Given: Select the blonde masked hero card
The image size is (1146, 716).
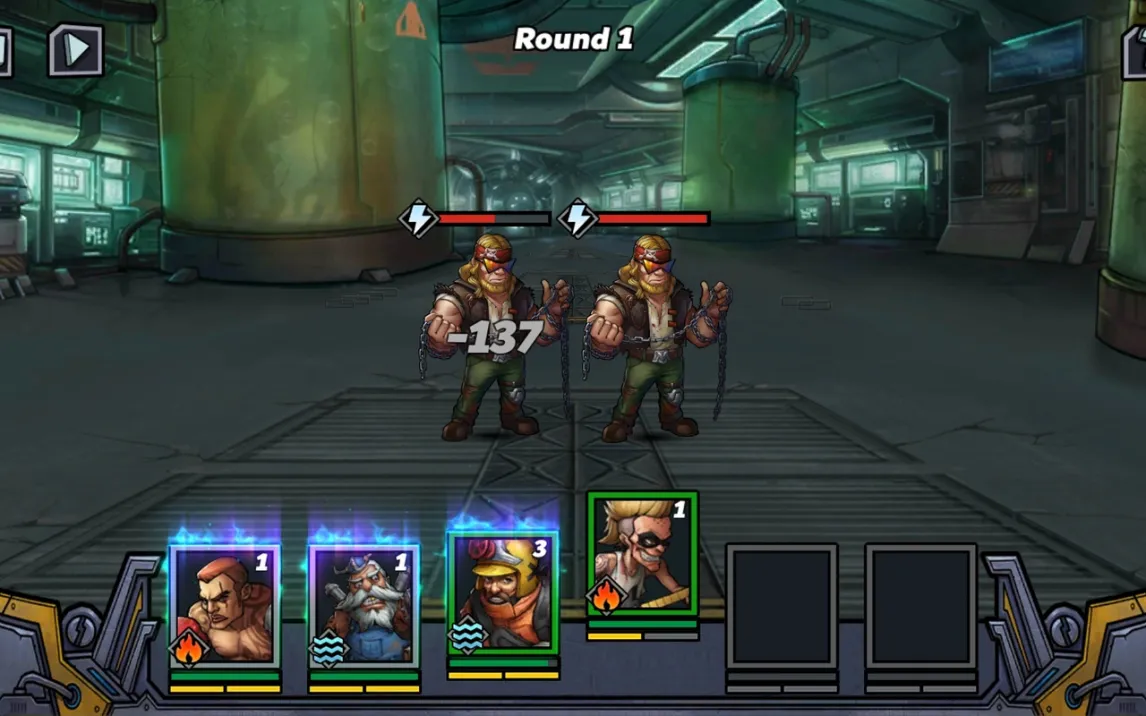Looking at the screenshot, I should 642,553.
